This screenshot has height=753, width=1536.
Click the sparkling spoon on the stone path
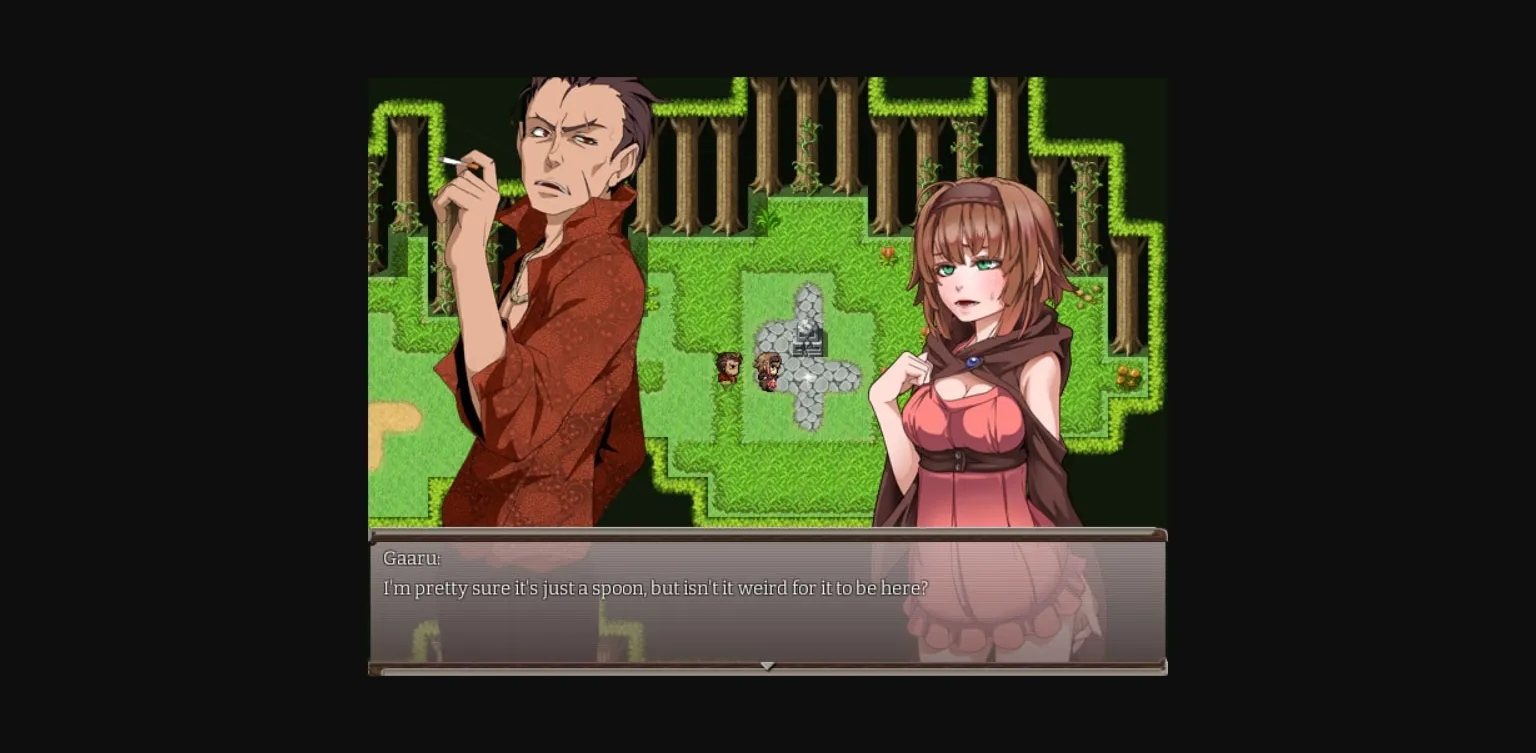pos(807,377)
